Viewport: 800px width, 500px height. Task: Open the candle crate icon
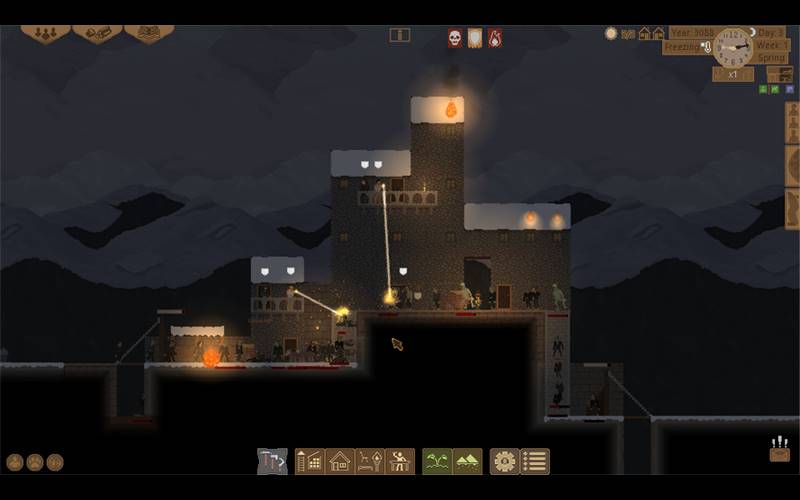point(780,450)
